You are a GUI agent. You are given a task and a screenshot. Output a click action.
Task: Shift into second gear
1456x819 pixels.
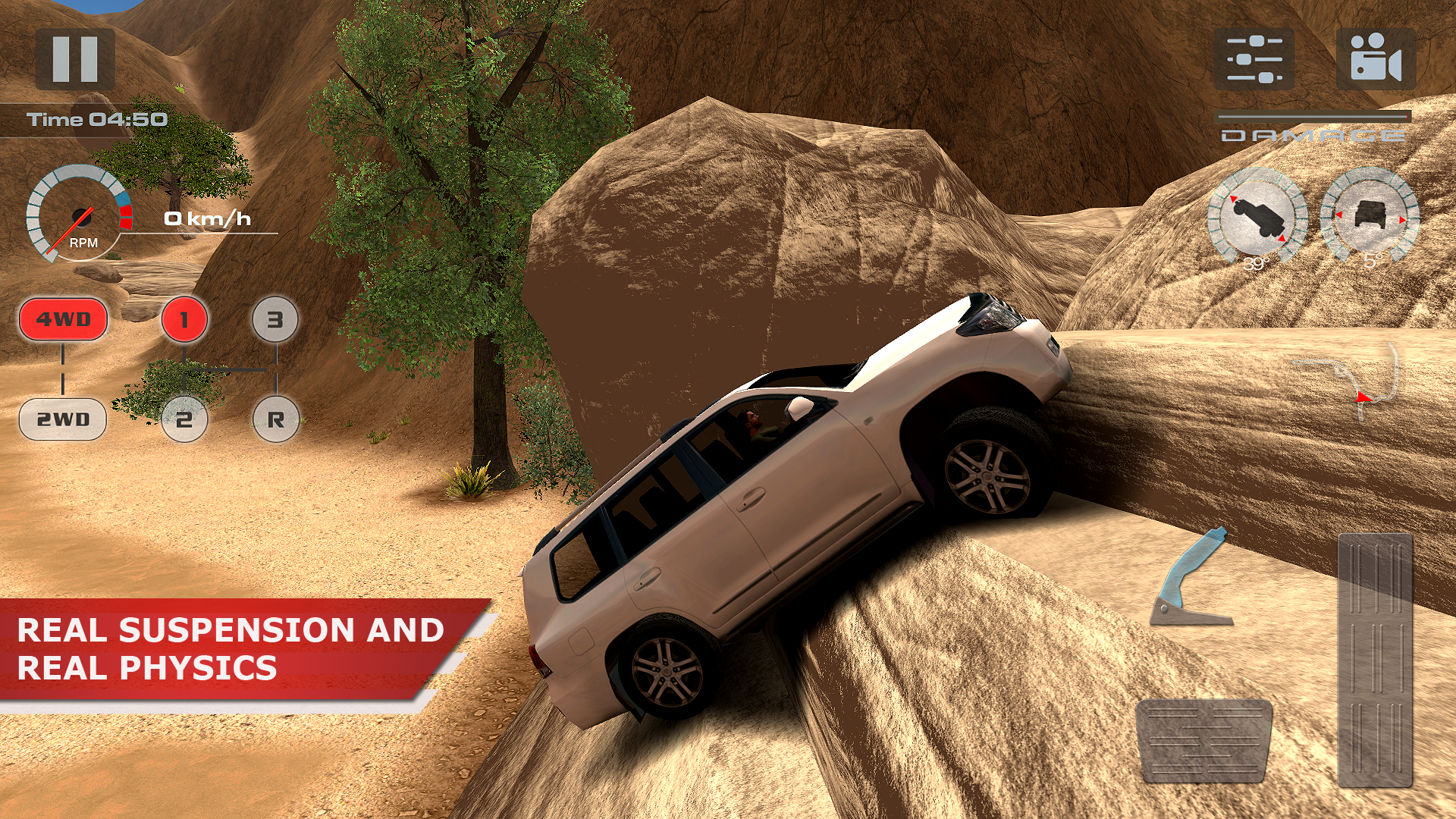coord(184,419)
